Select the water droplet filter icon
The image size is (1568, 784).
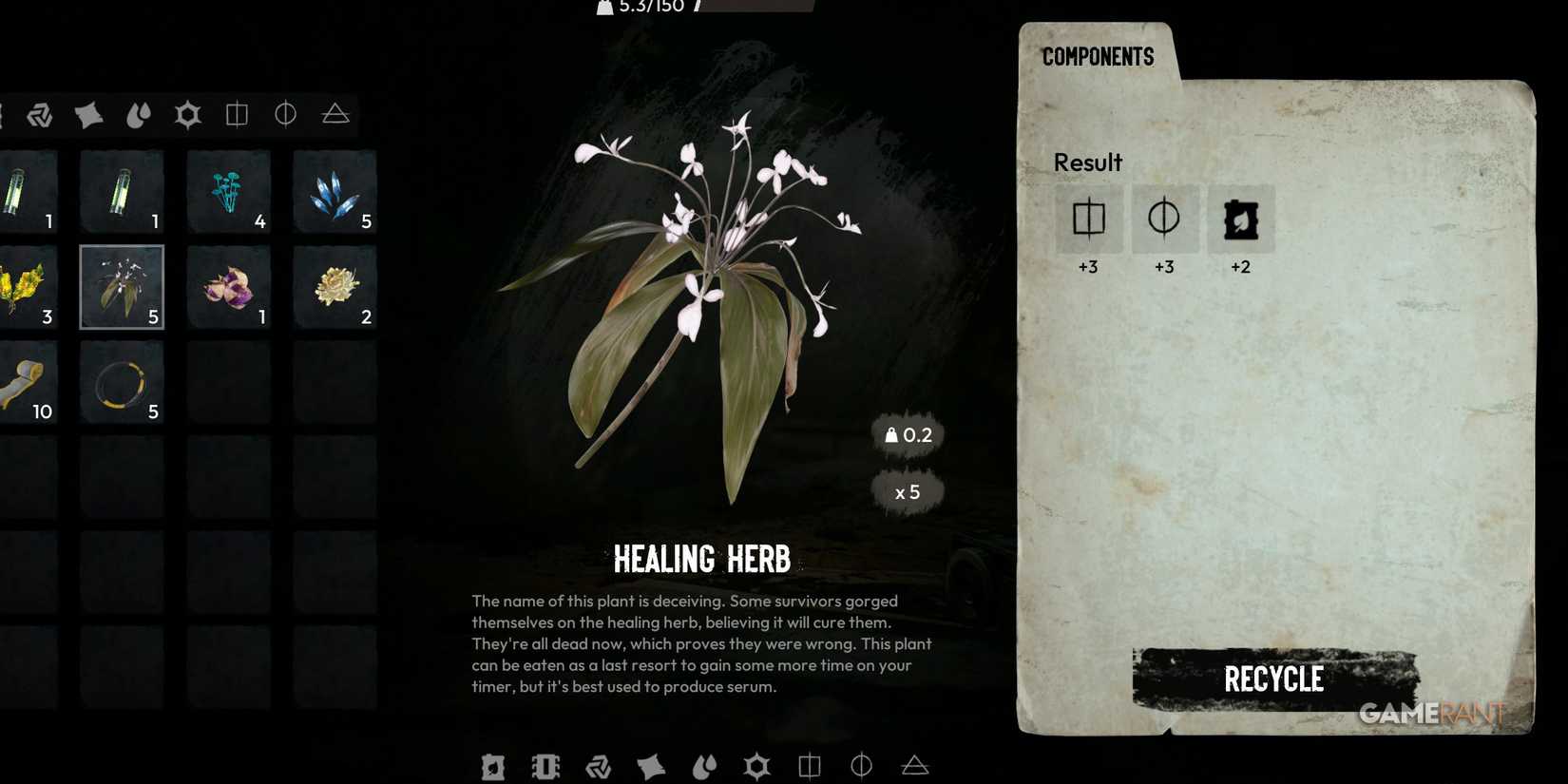138,114
